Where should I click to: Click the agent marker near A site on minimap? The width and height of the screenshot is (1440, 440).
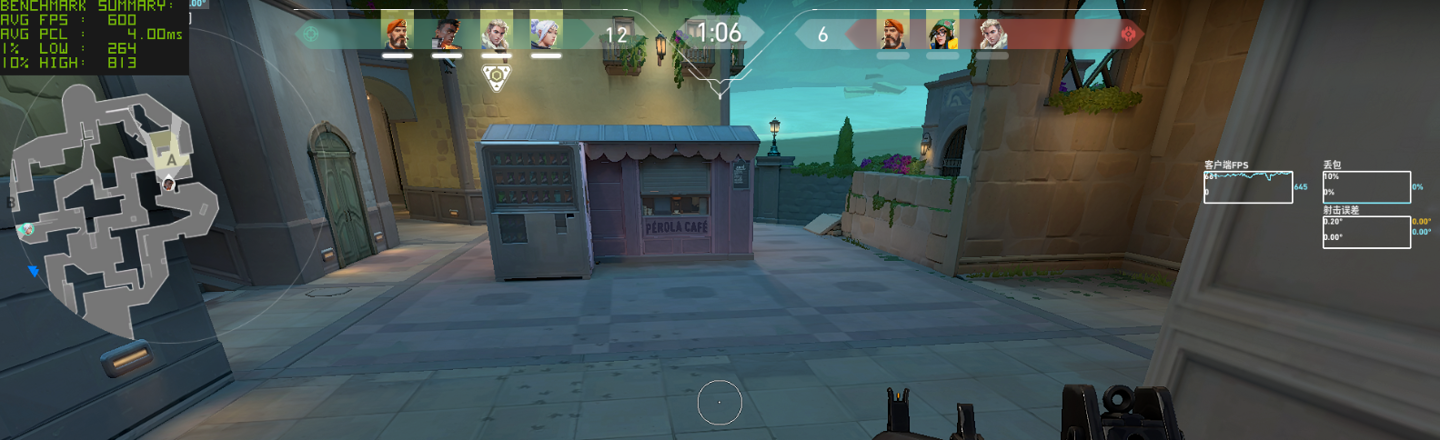click(x=169, y=183)
